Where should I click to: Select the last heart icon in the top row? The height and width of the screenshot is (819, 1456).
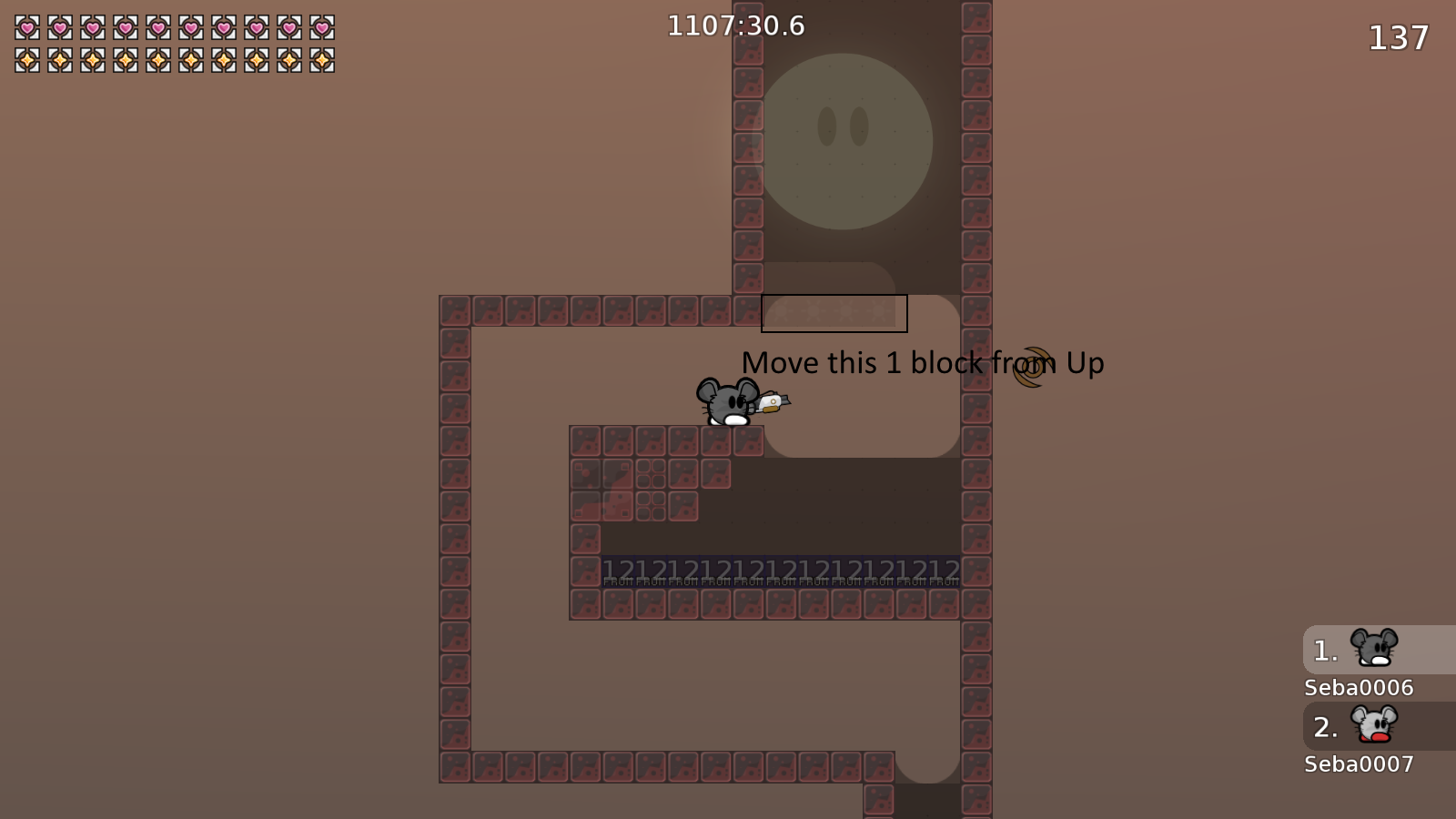coord(323,29)
